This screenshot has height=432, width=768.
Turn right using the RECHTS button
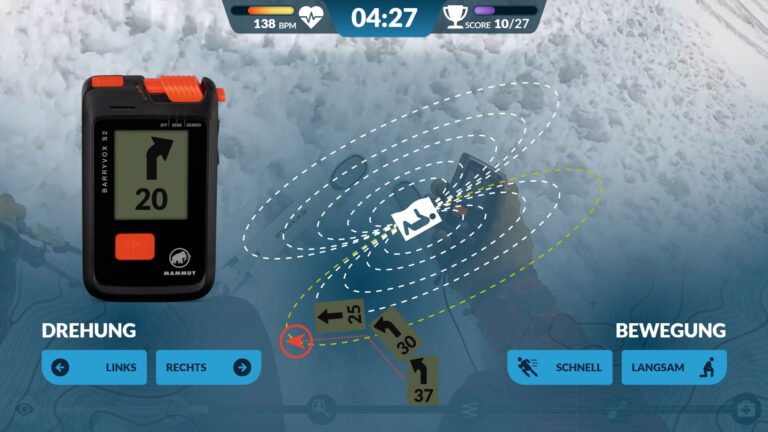207,367
